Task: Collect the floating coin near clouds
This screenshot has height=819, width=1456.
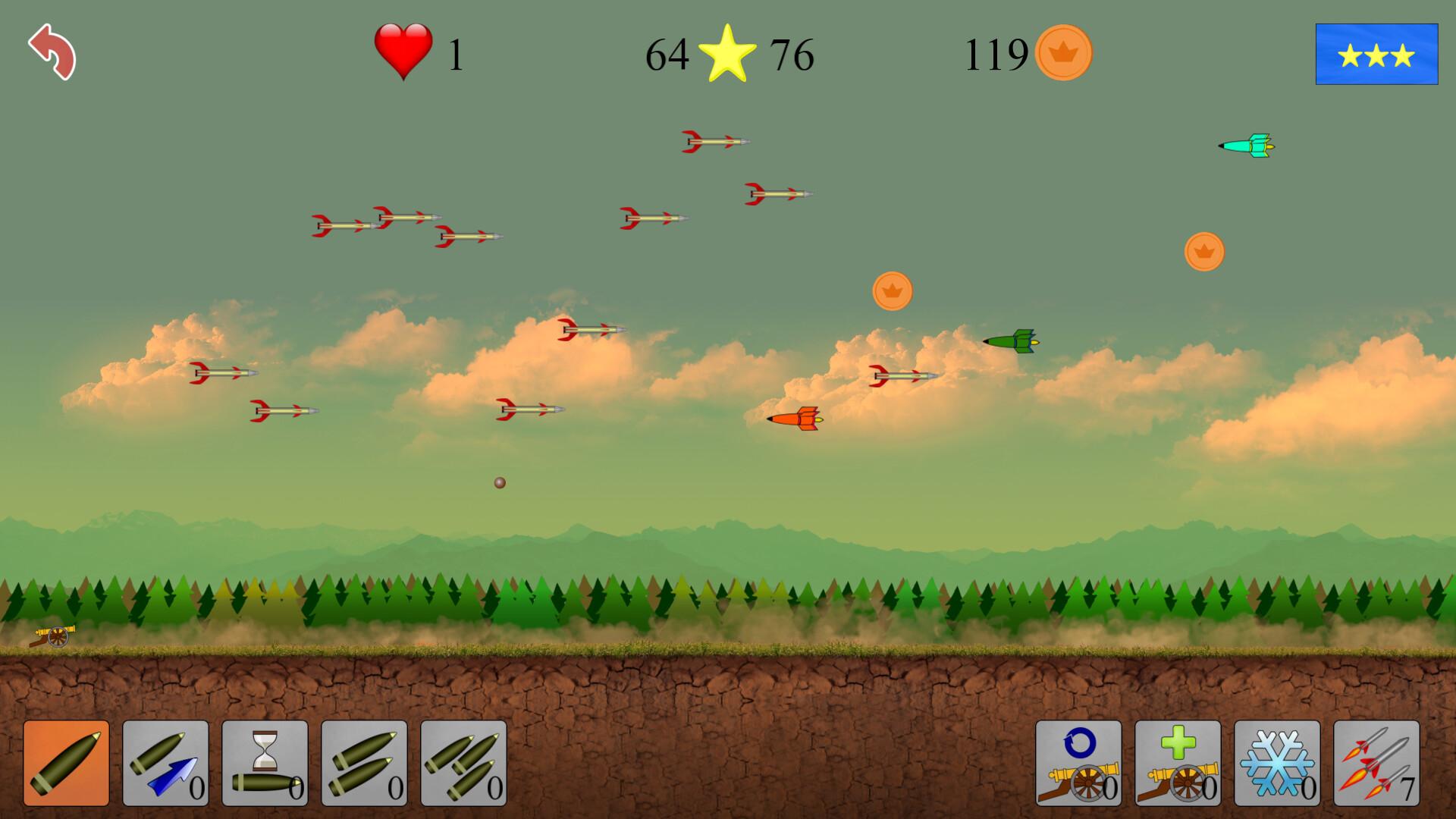Action: (893, 291)
